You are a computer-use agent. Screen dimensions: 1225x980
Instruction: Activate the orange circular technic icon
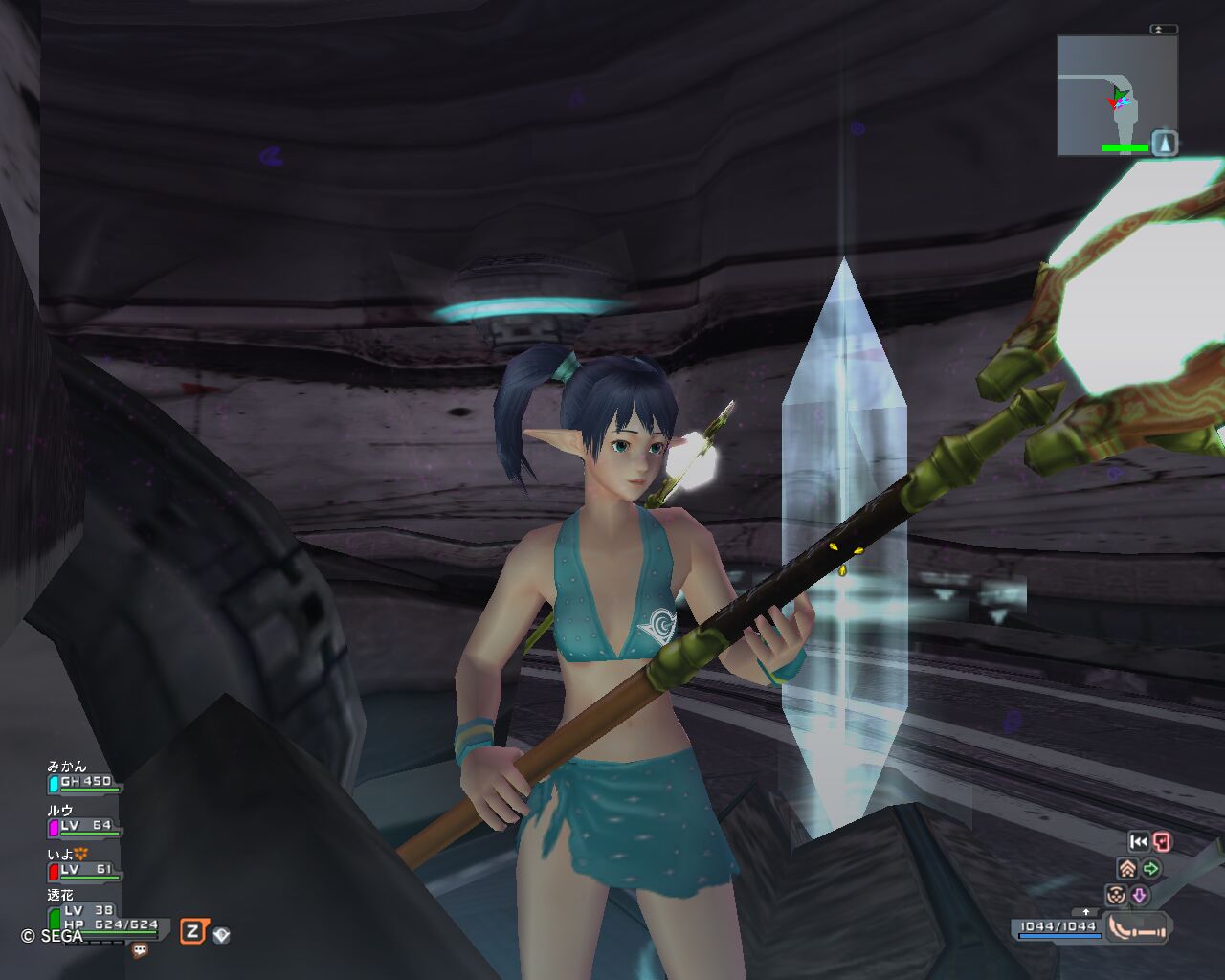point(1115,896)
